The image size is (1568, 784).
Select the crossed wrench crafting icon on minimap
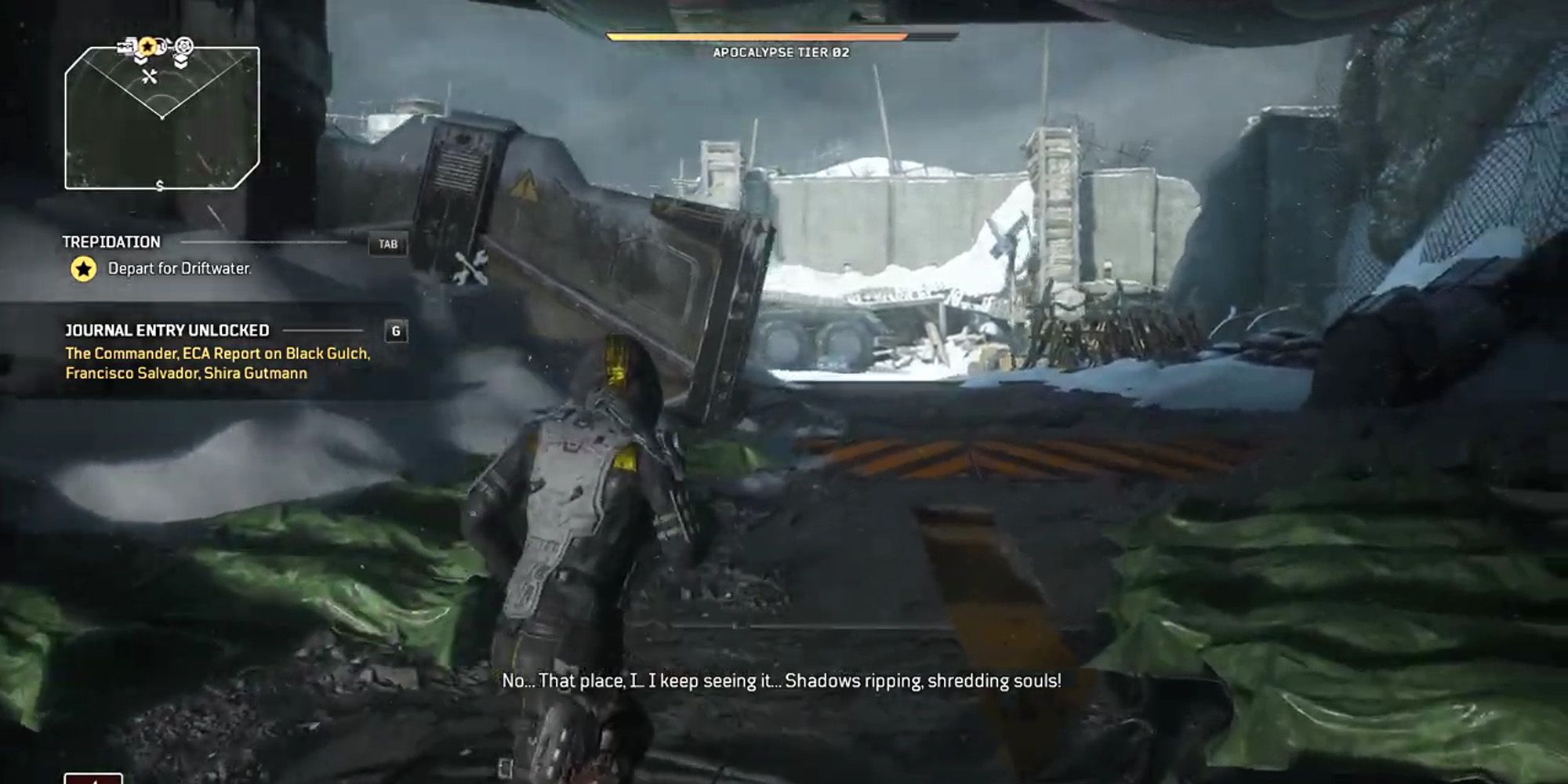tap(150, 76)
